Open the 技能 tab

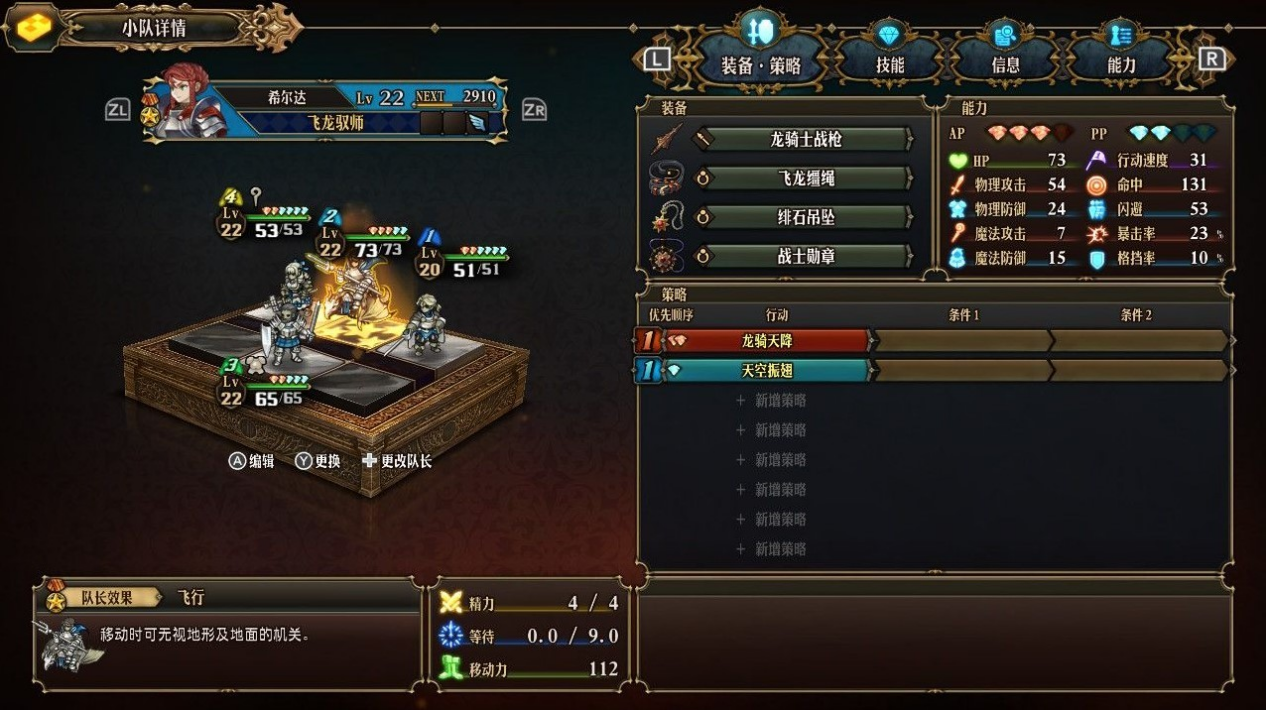coord(889,63)
